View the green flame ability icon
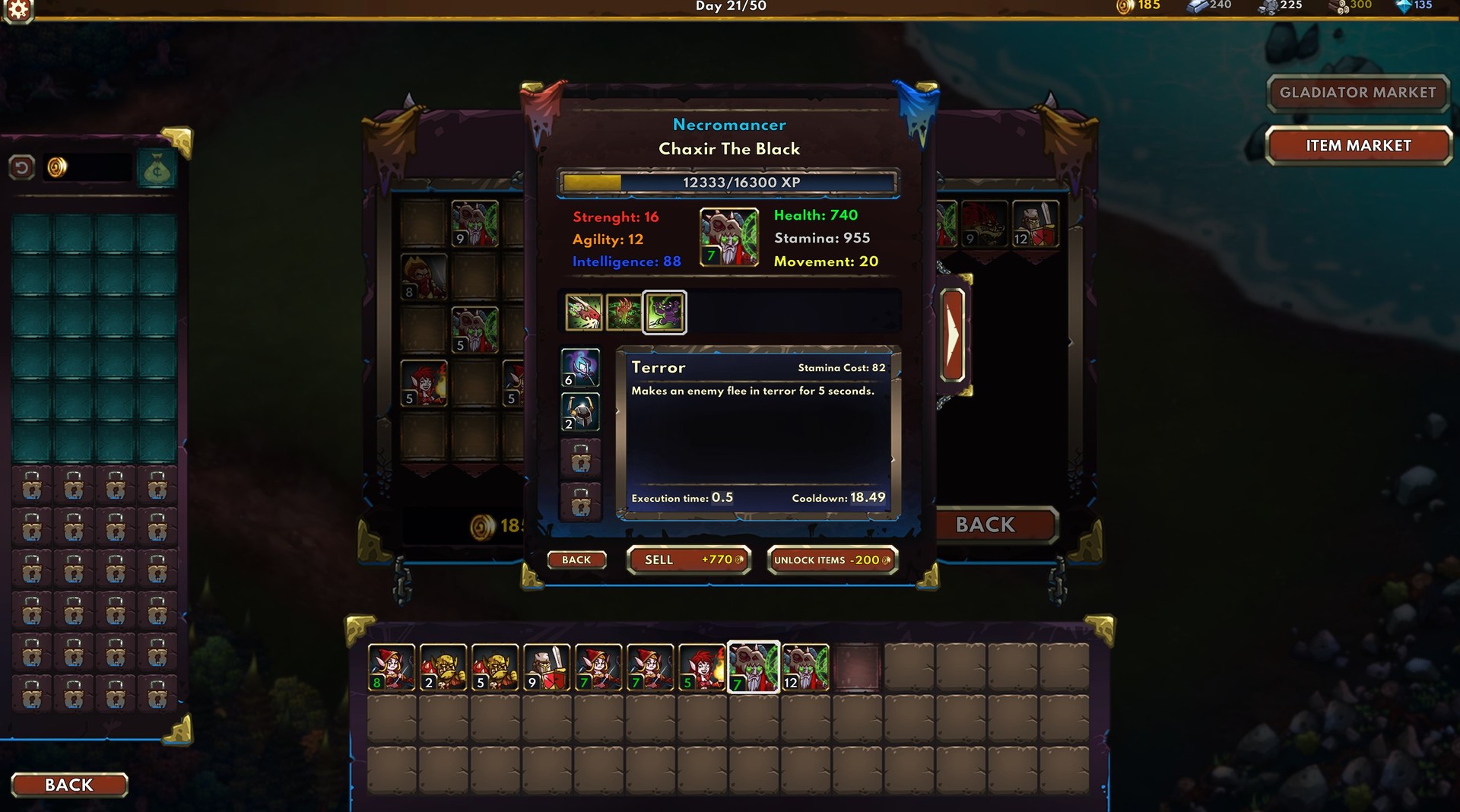Viewport: 1460px width, 812px height. click(x=621, y=312)
